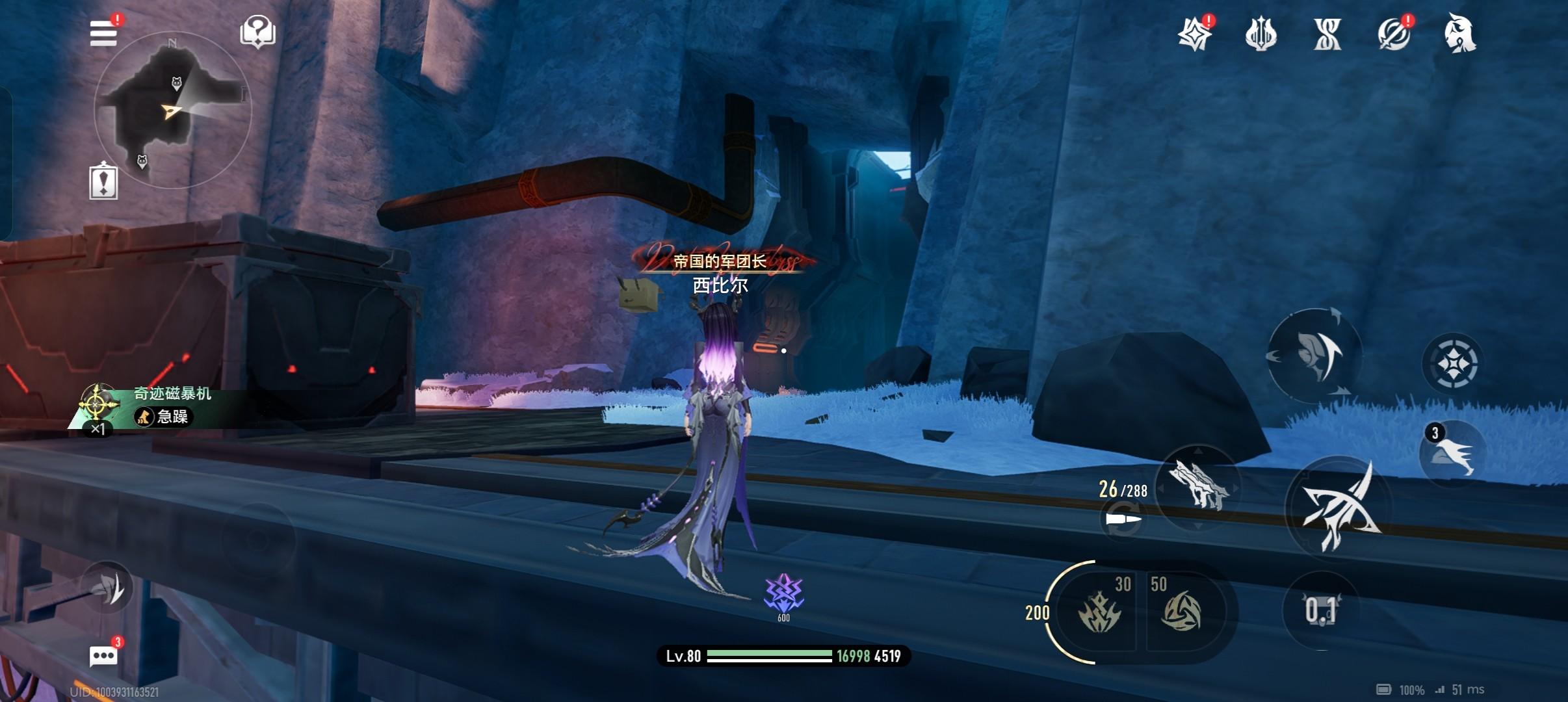Open the character profile head icon
The image size is (1568, 702).
click(1460, 34)
